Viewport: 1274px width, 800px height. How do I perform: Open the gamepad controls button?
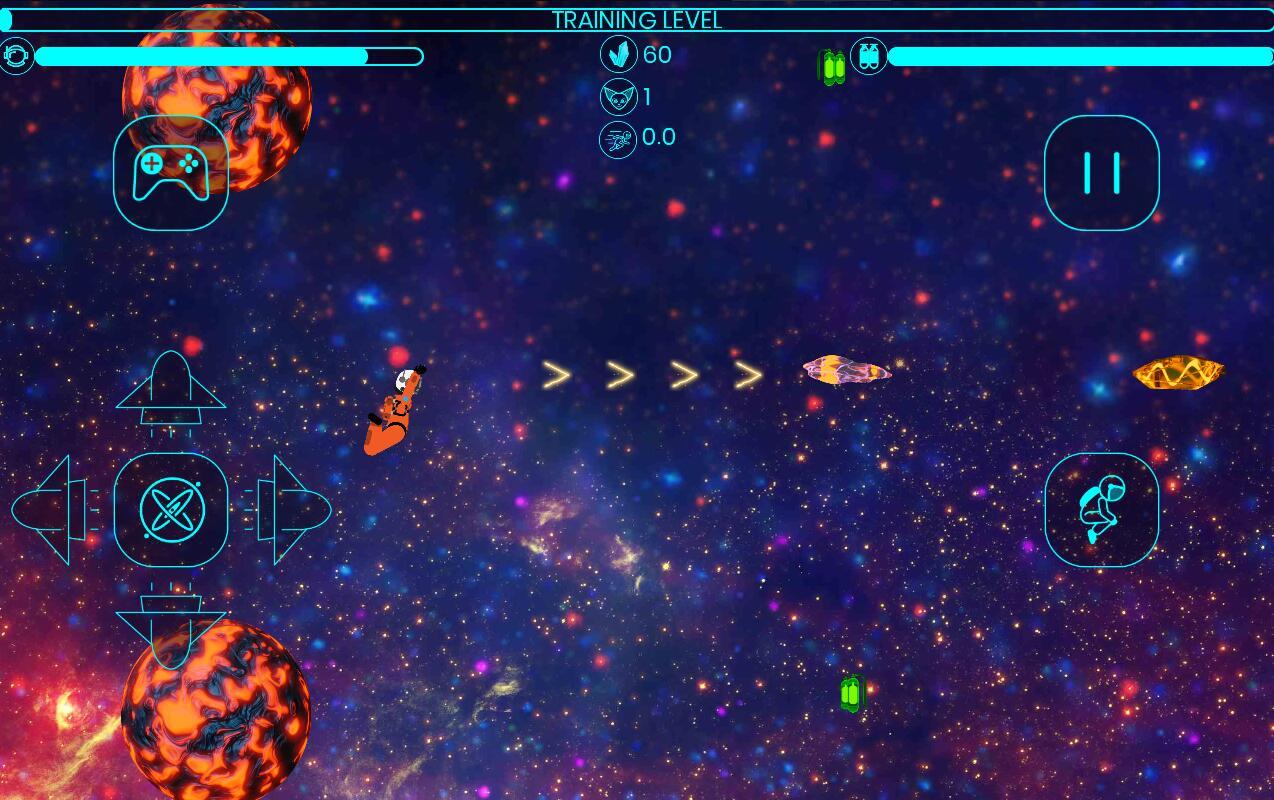tap(171, 173)
